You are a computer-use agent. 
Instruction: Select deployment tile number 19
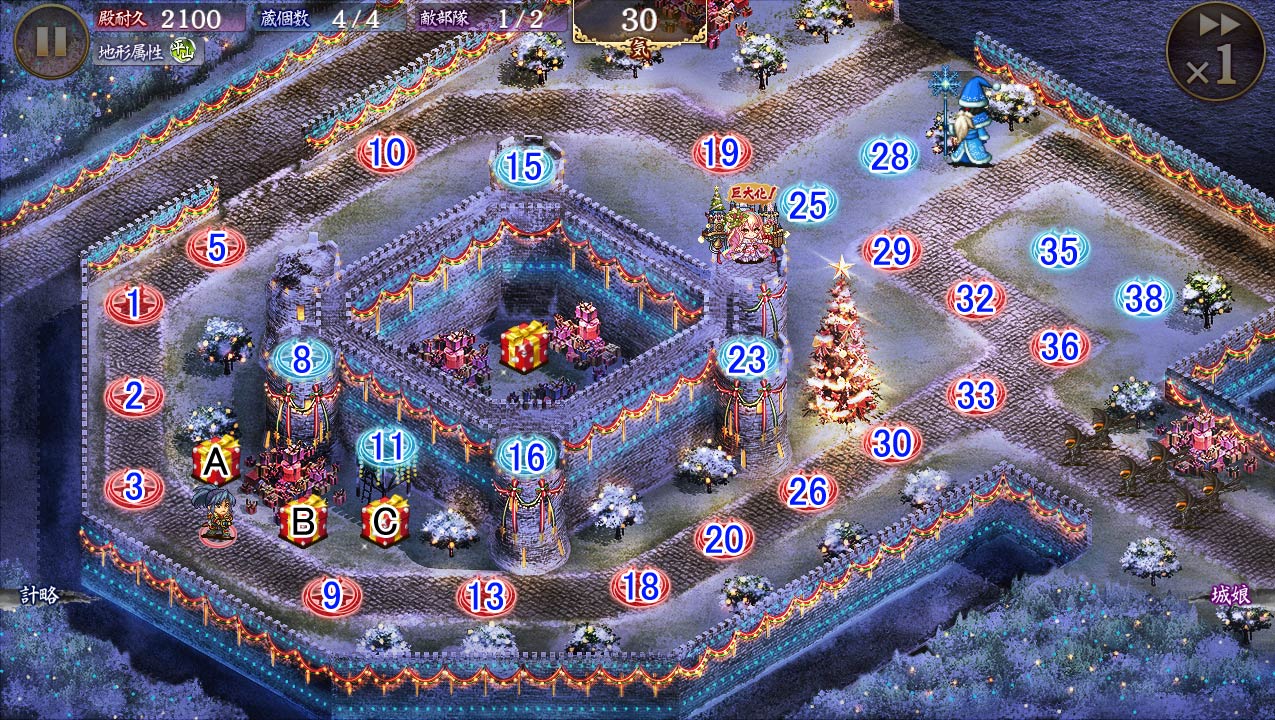(x=721, y=153)
